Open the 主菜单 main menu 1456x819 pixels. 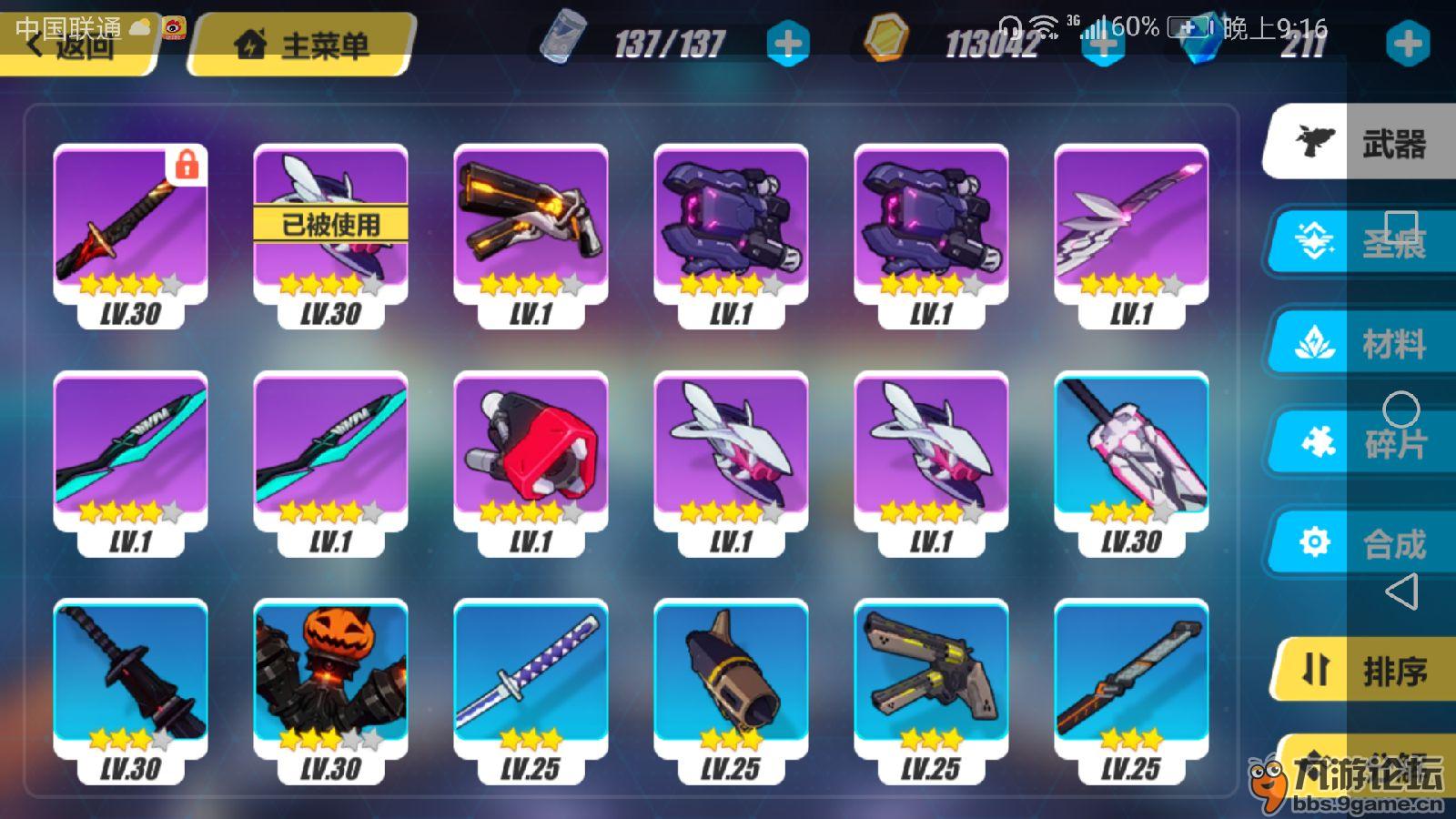[x=303, y=45]
